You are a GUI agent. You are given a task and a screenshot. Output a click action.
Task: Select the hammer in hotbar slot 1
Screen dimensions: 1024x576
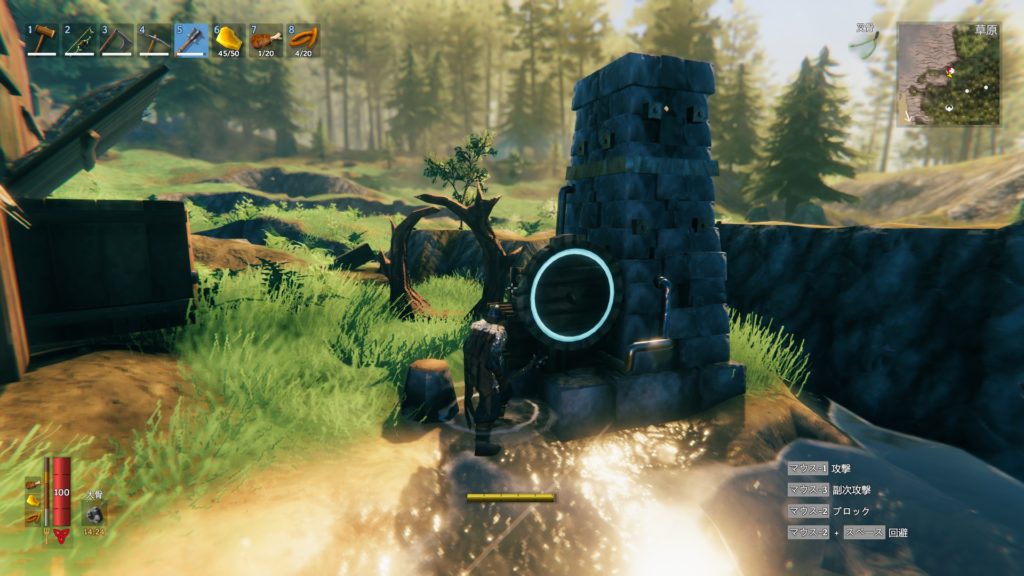coord(43,41)
